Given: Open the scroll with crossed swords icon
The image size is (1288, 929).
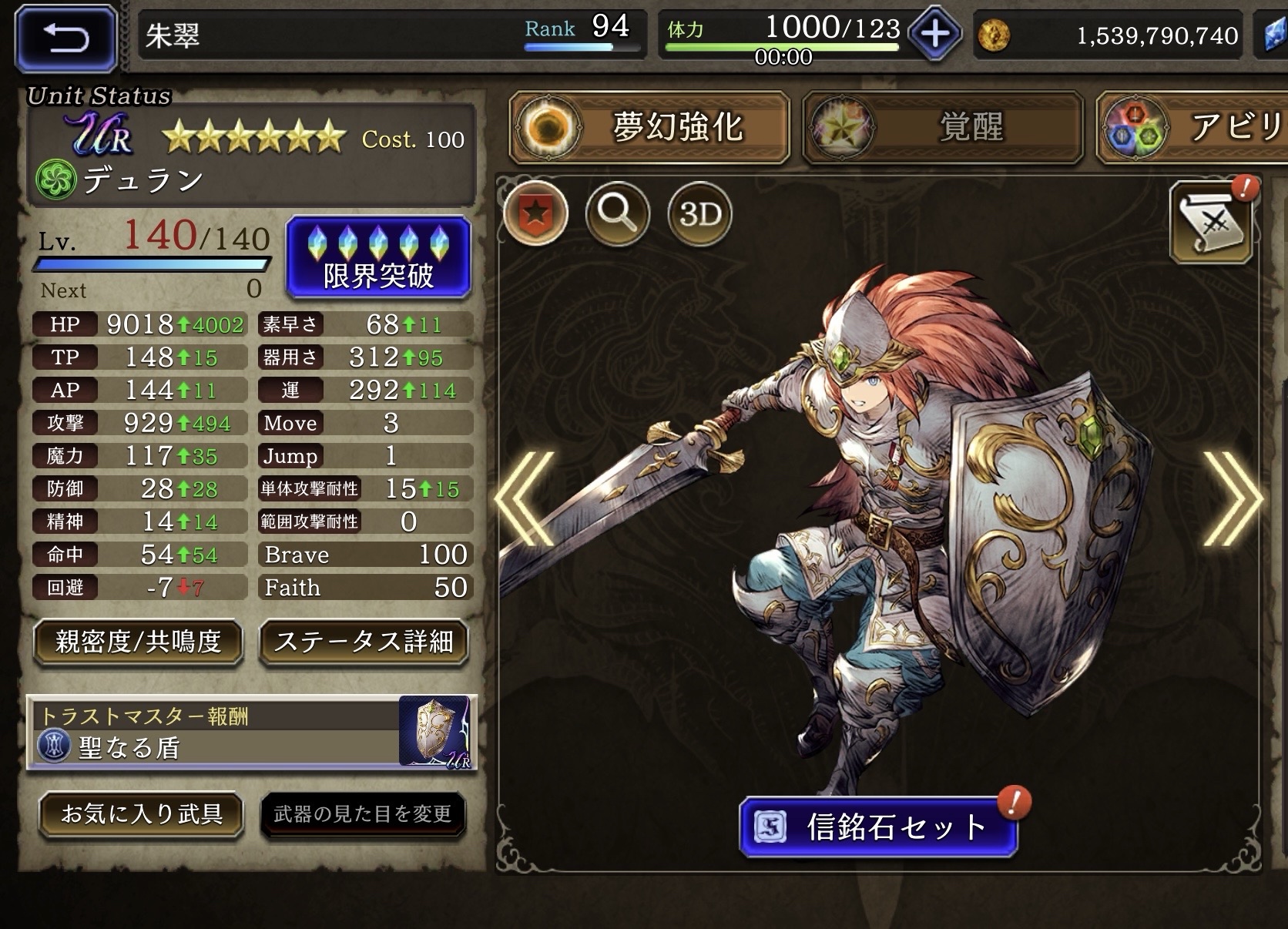Looking at the screenshot, I should point(1211,224).
